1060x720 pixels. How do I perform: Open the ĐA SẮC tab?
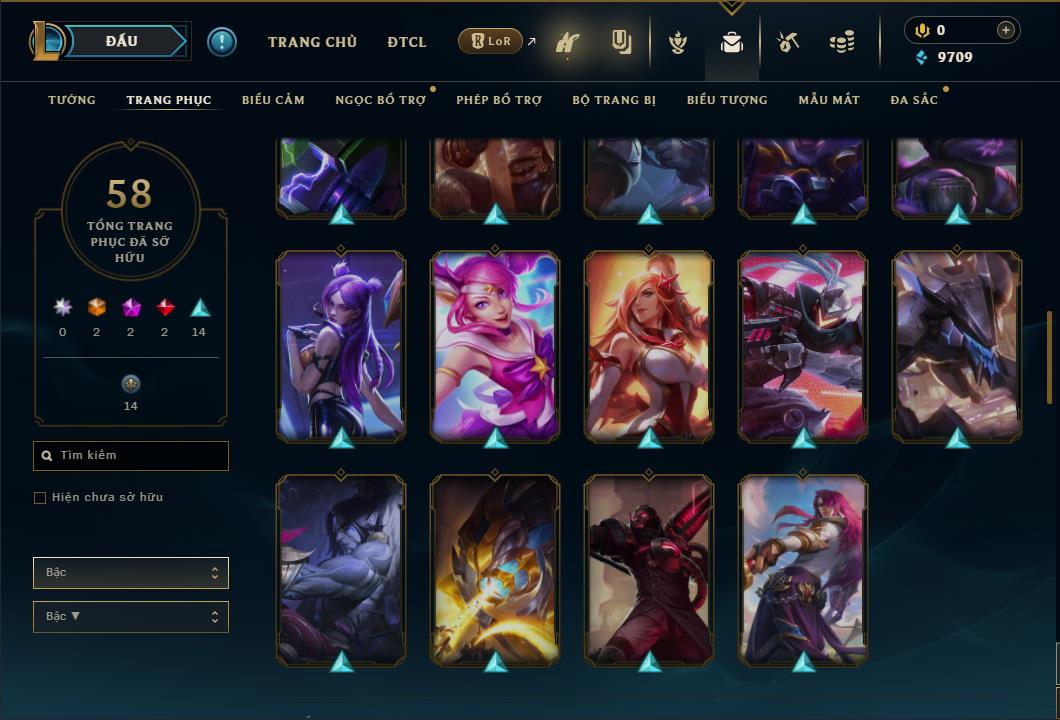point(914,100)
